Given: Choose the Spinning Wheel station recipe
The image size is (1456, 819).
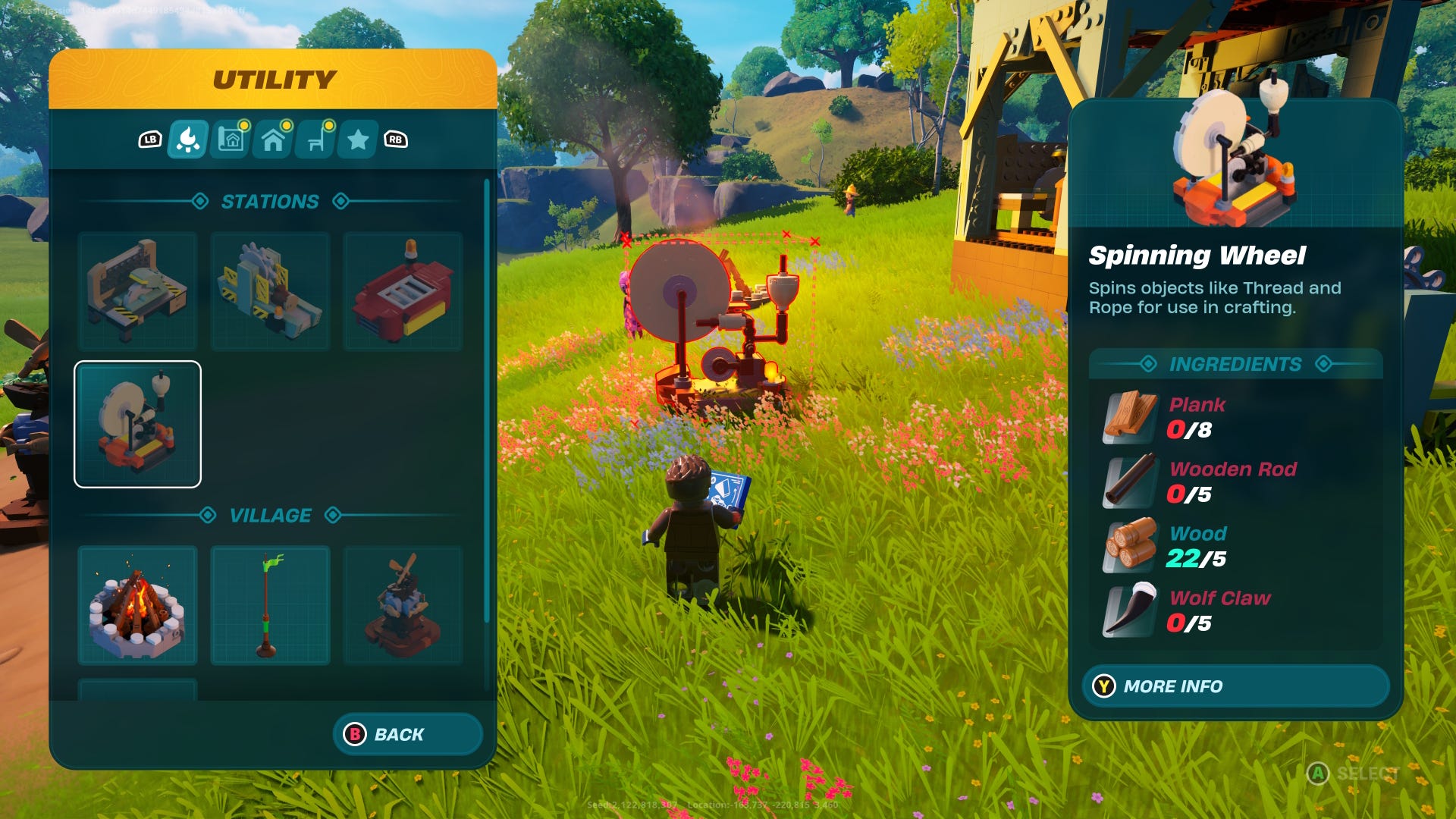Looking at the screenshot, I should tap(137, 422).
